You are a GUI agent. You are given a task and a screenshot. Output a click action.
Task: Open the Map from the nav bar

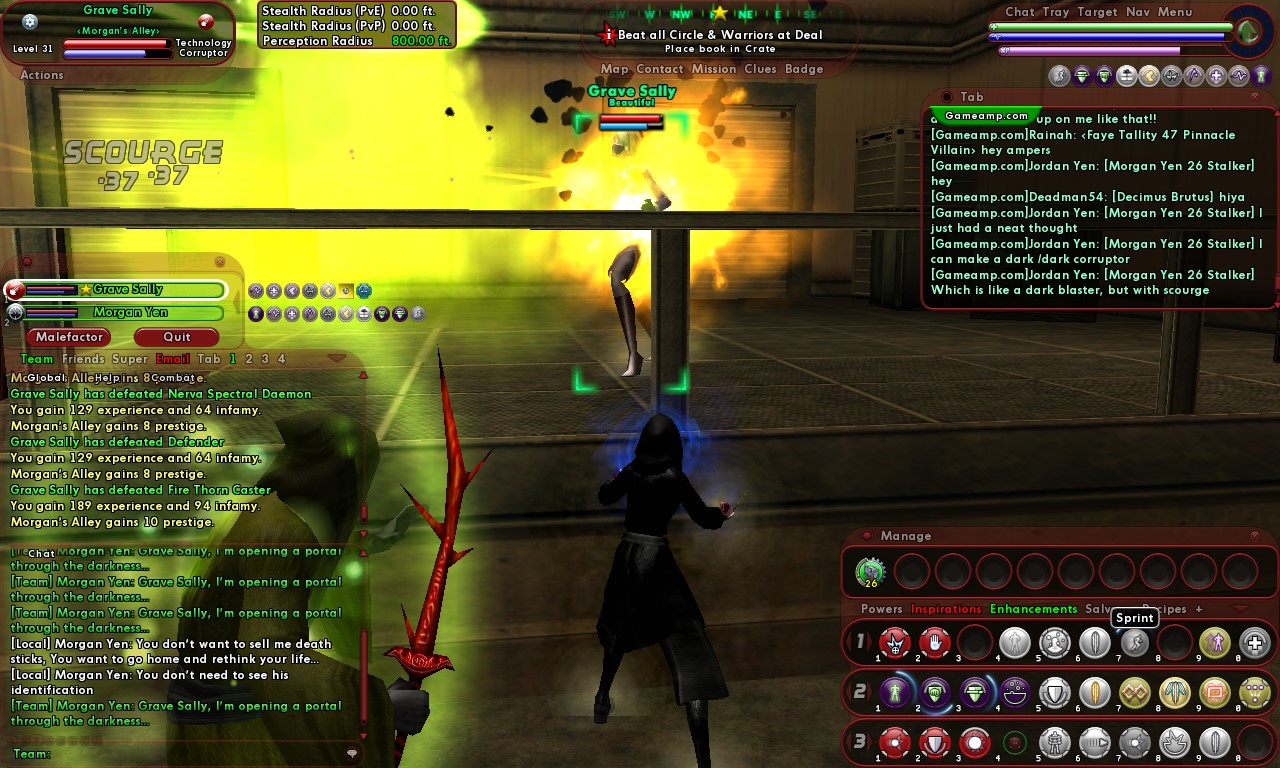pyautogui.click(x=614, y=69)
